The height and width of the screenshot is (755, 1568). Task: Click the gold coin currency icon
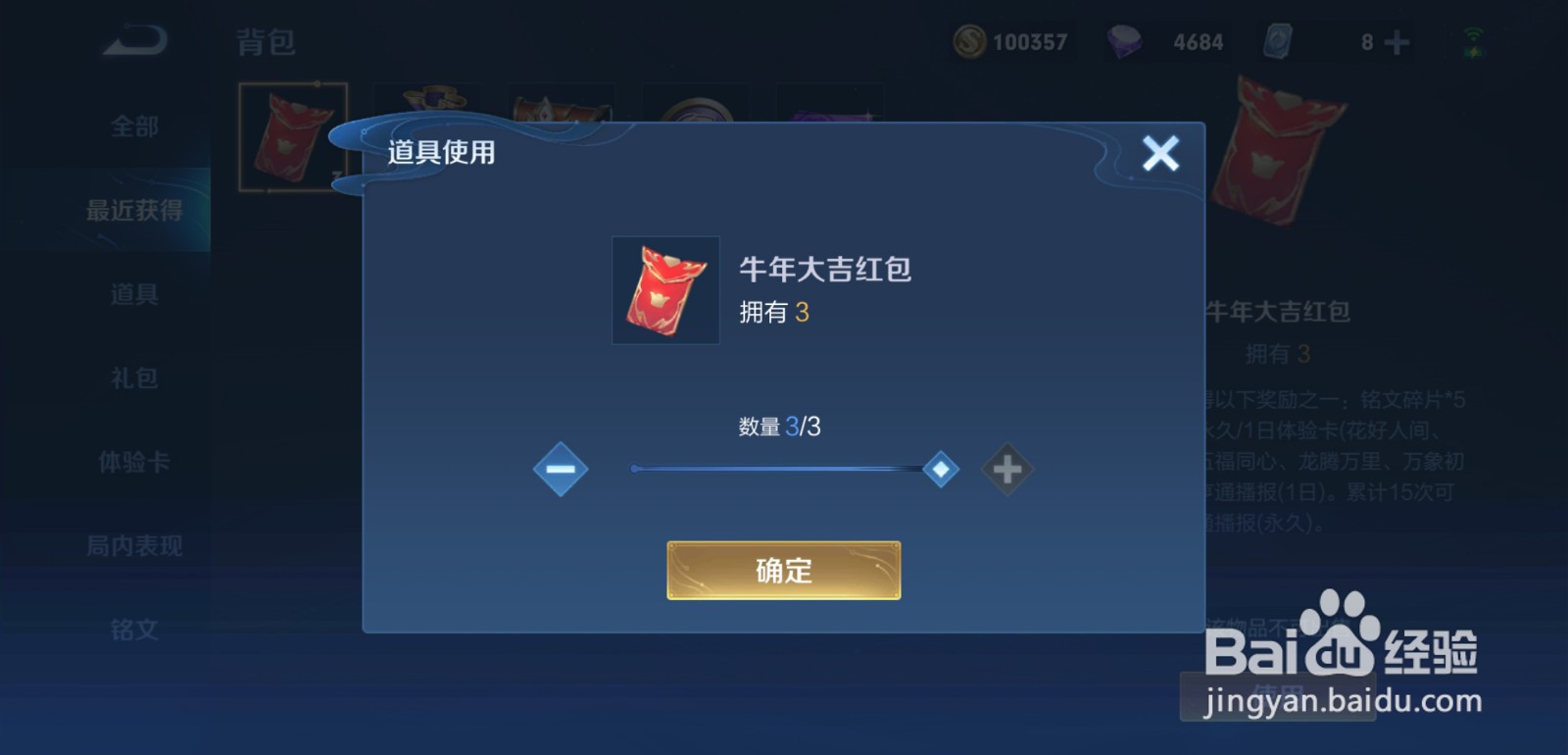968,40
